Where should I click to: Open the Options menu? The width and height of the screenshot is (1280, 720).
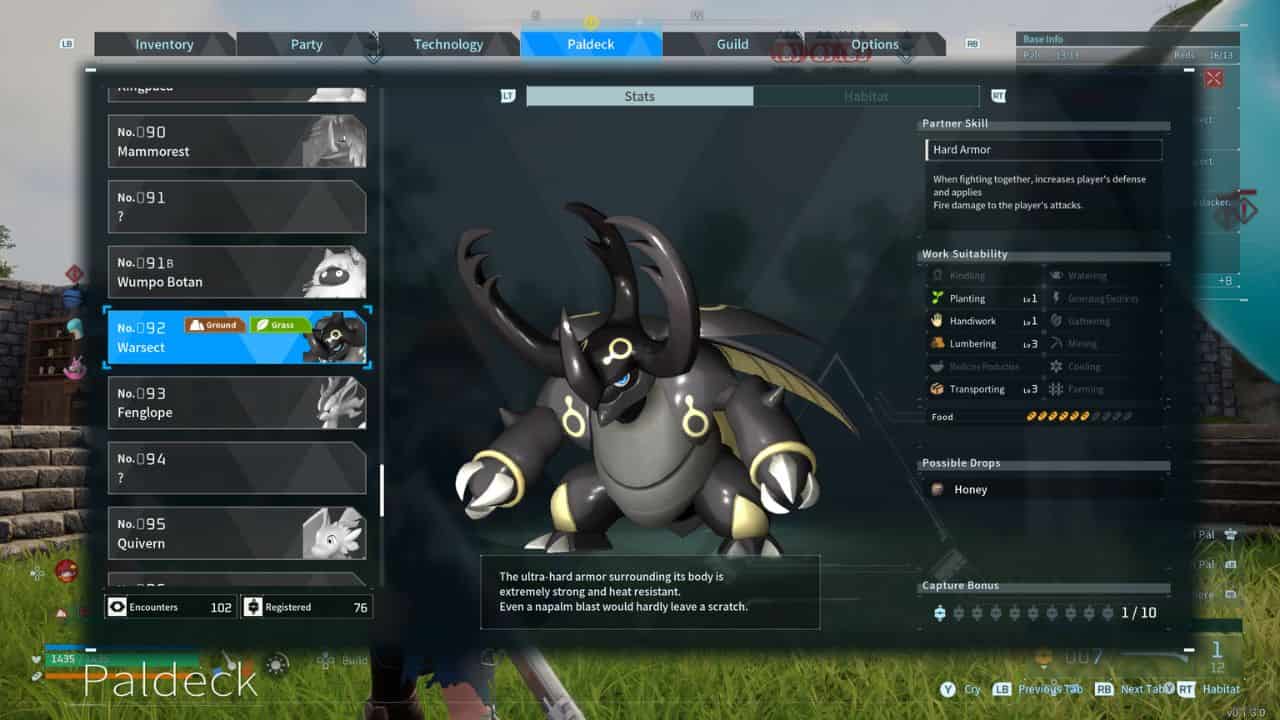tap(874, 44)
